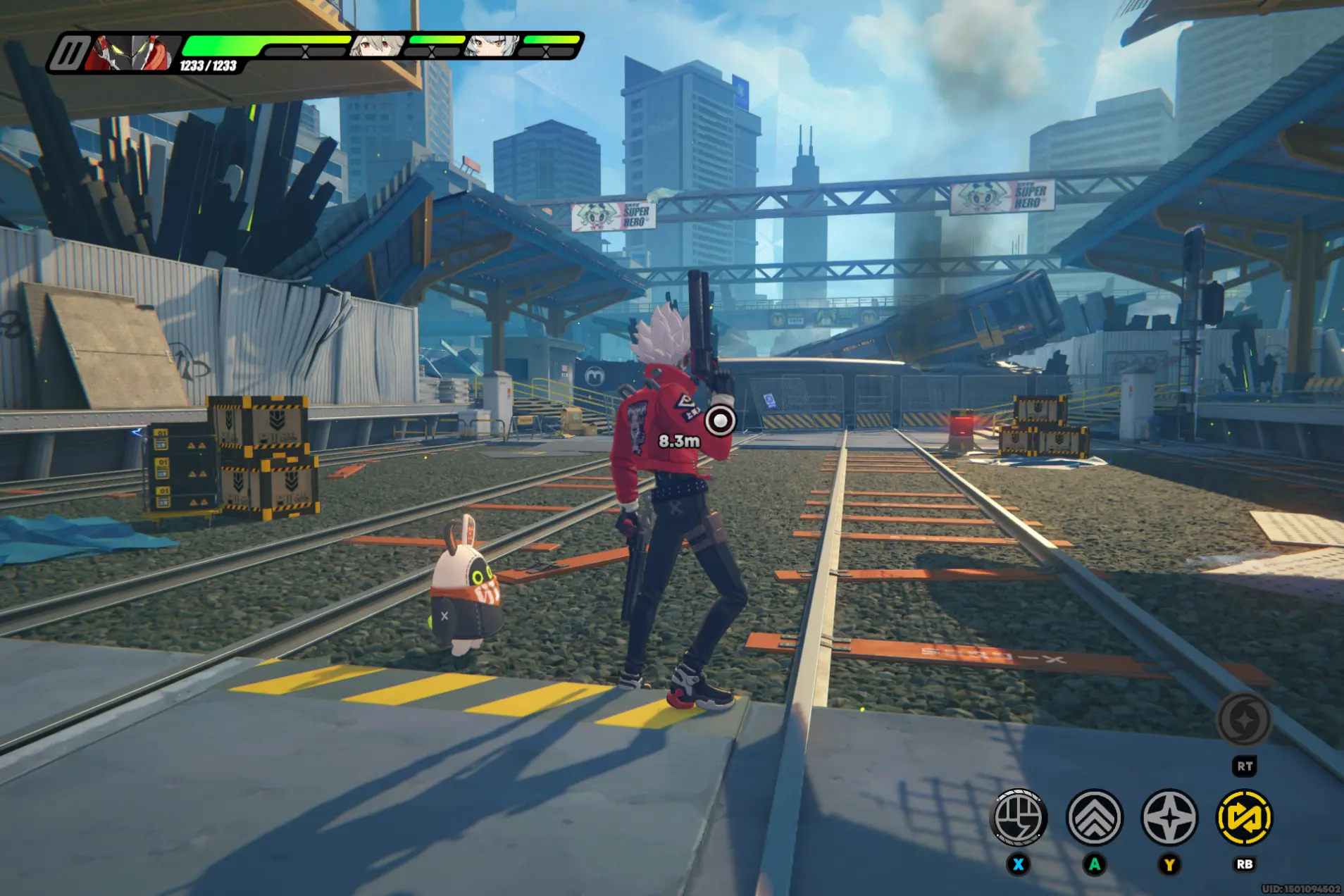Use the fist basic attack icon

coord(1019,818)
